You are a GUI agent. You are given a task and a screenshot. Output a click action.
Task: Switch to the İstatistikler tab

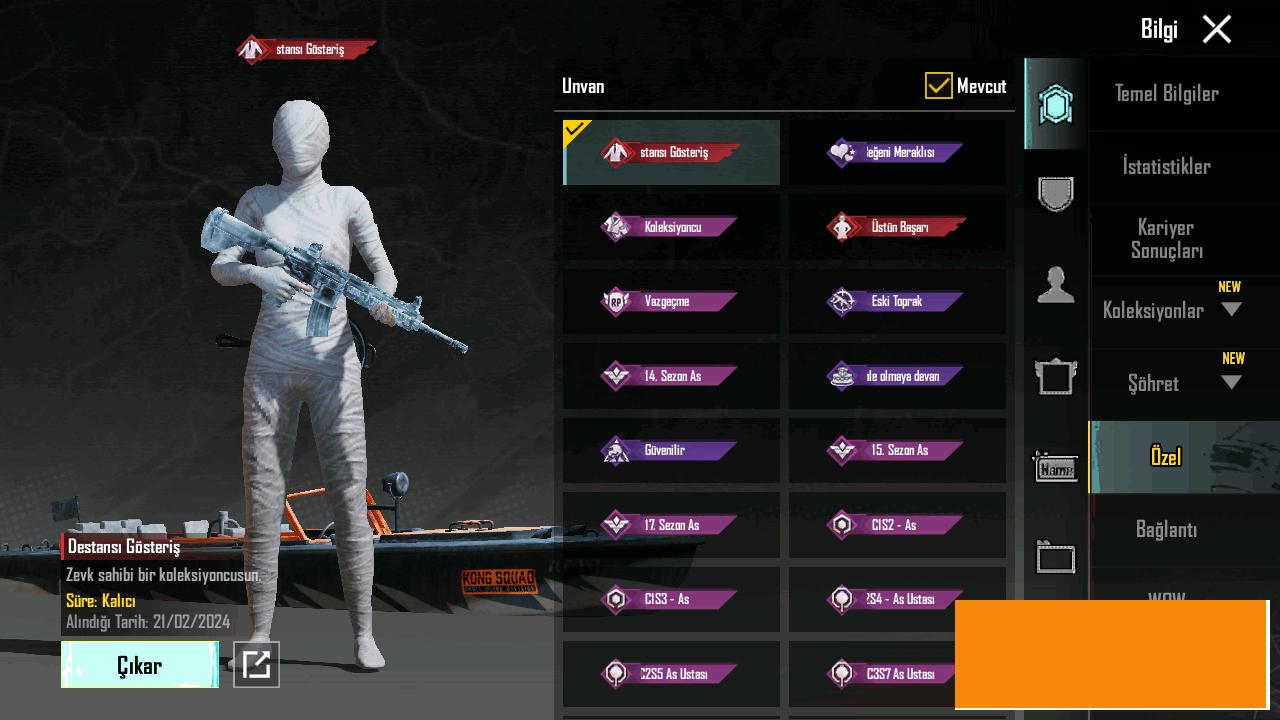point(1166,166)
